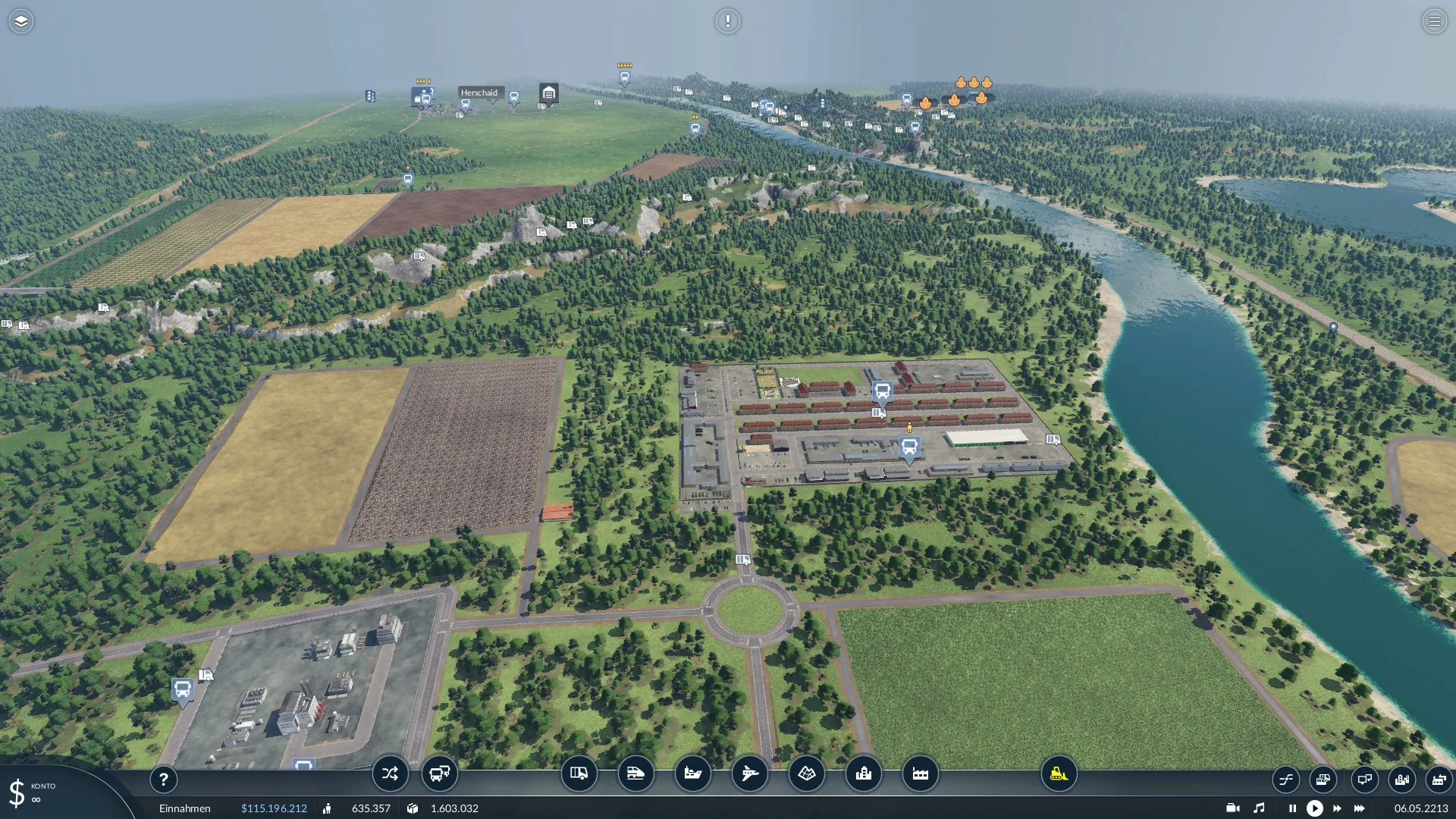Open the vehicle manager bus button

point(439,773)
